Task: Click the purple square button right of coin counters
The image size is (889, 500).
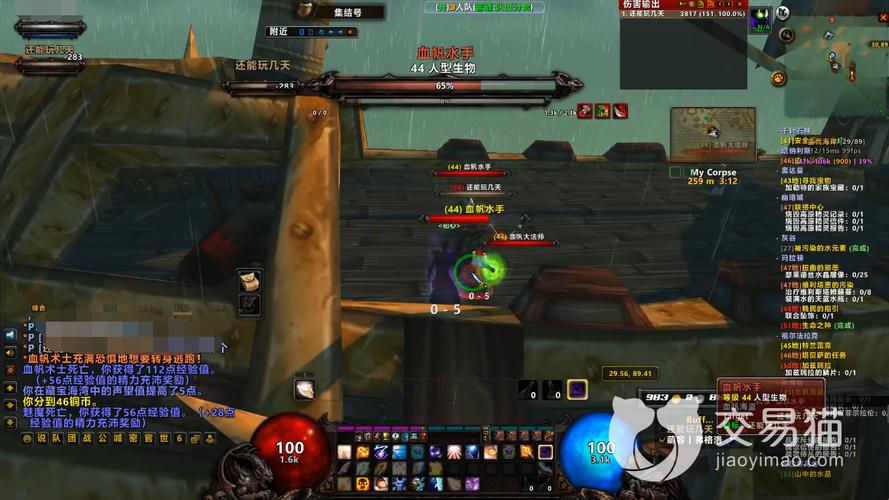Action: [x=577, y=390]
